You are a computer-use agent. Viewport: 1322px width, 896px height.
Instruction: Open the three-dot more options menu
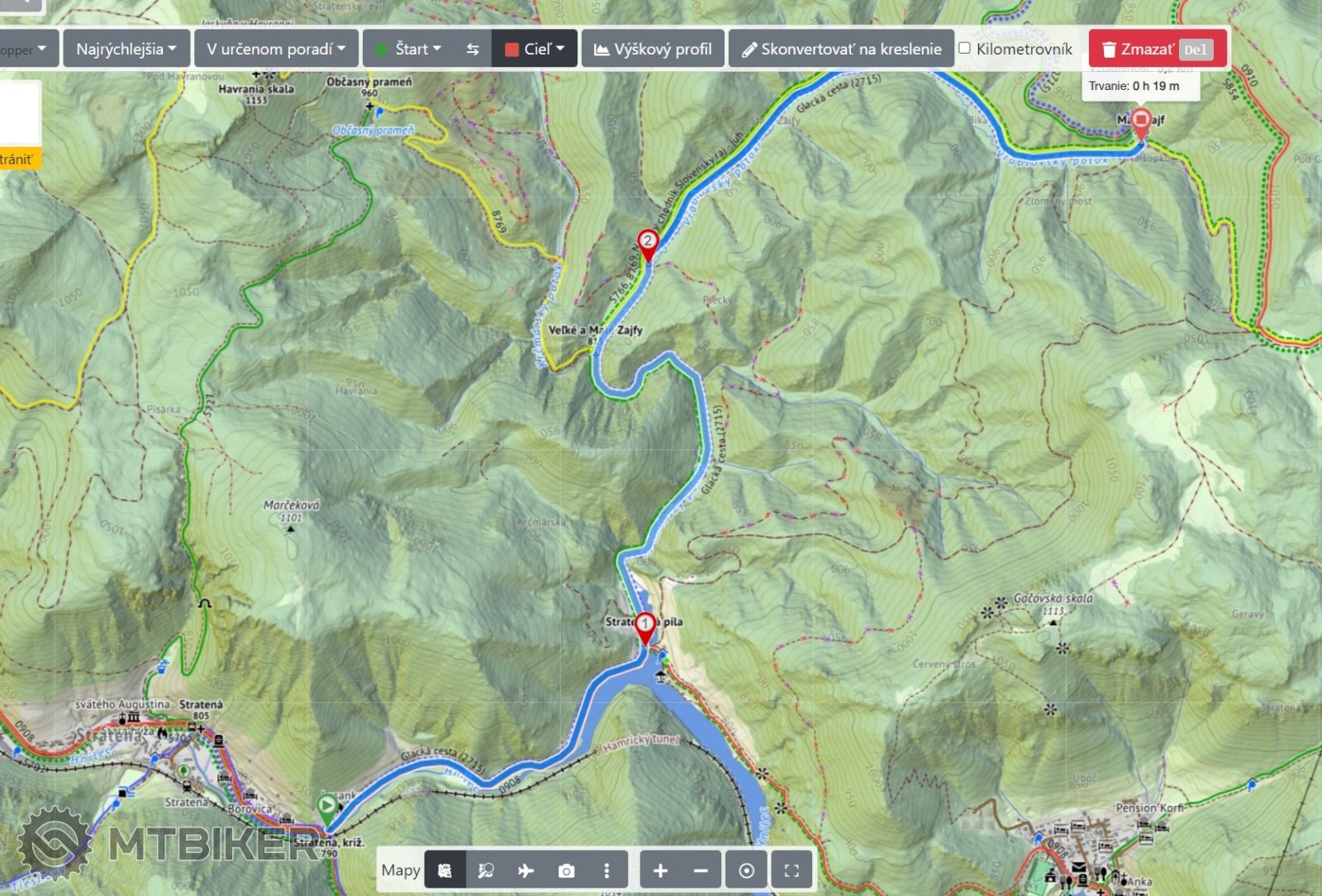coord(606,870)
